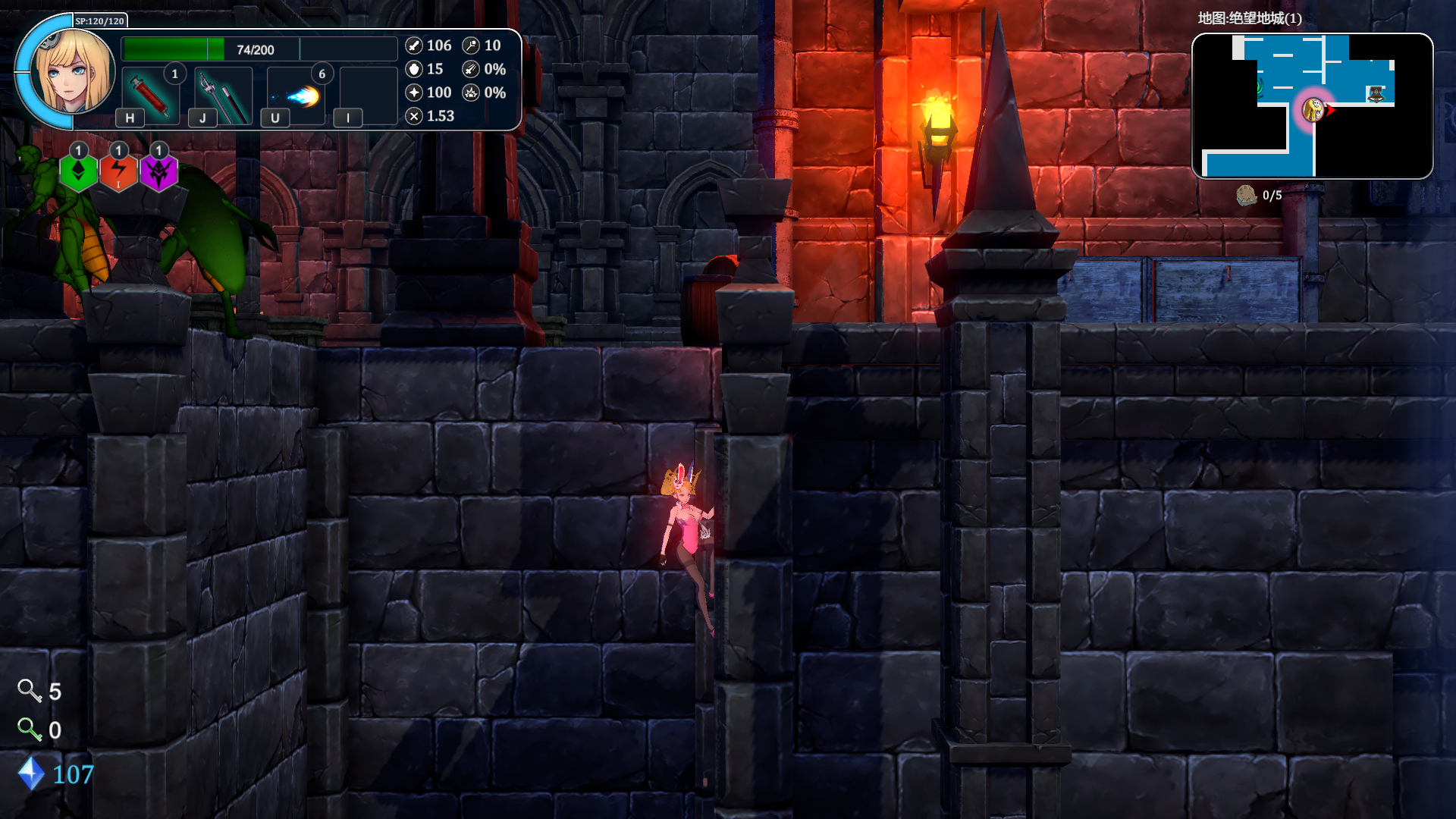The width and height of the screenshot is (1456, 819).
Task: Use the red syringe item slot
Action: [x=150, y=96]
